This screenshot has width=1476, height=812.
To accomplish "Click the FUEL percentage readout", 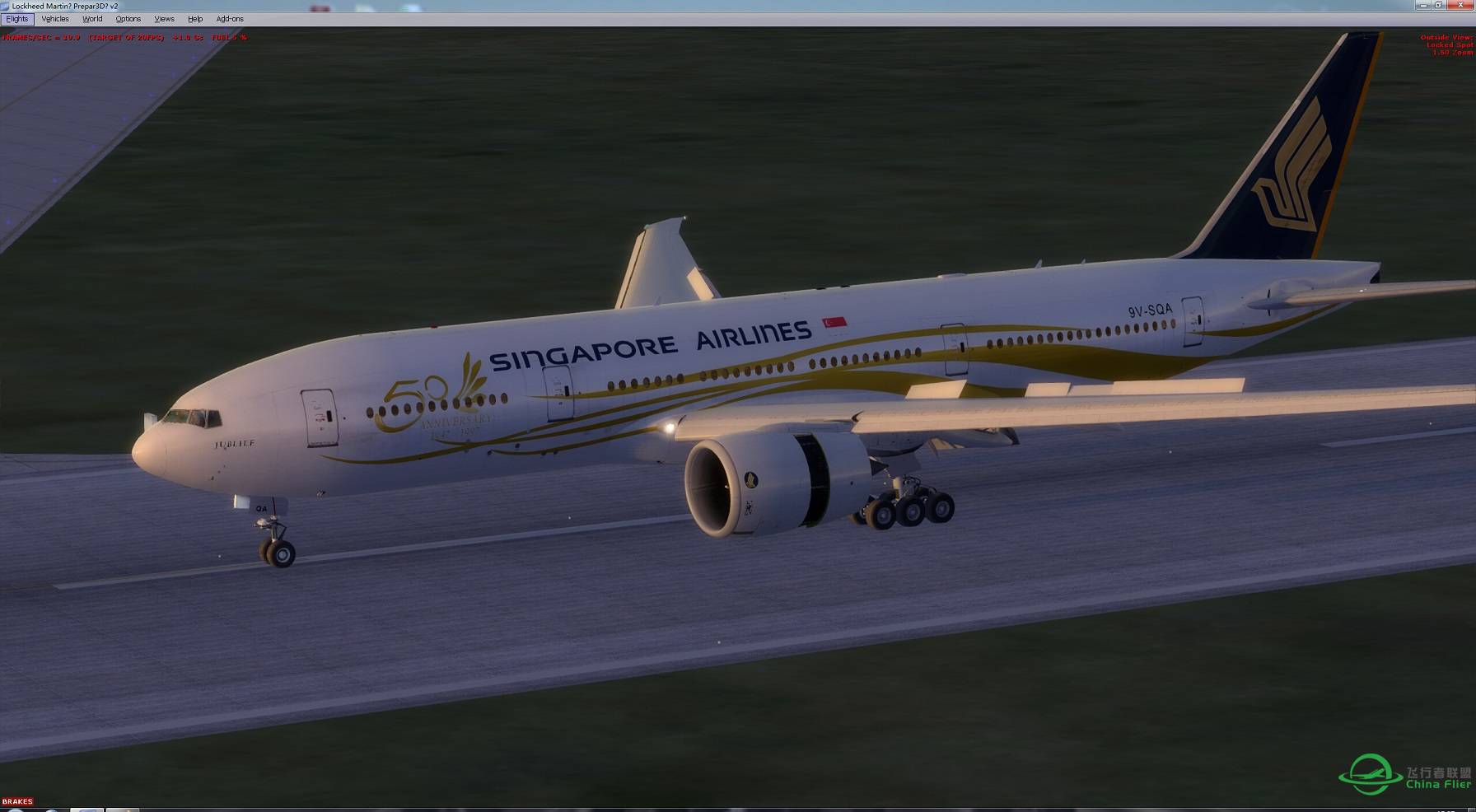I will click(x=229, y=37).
